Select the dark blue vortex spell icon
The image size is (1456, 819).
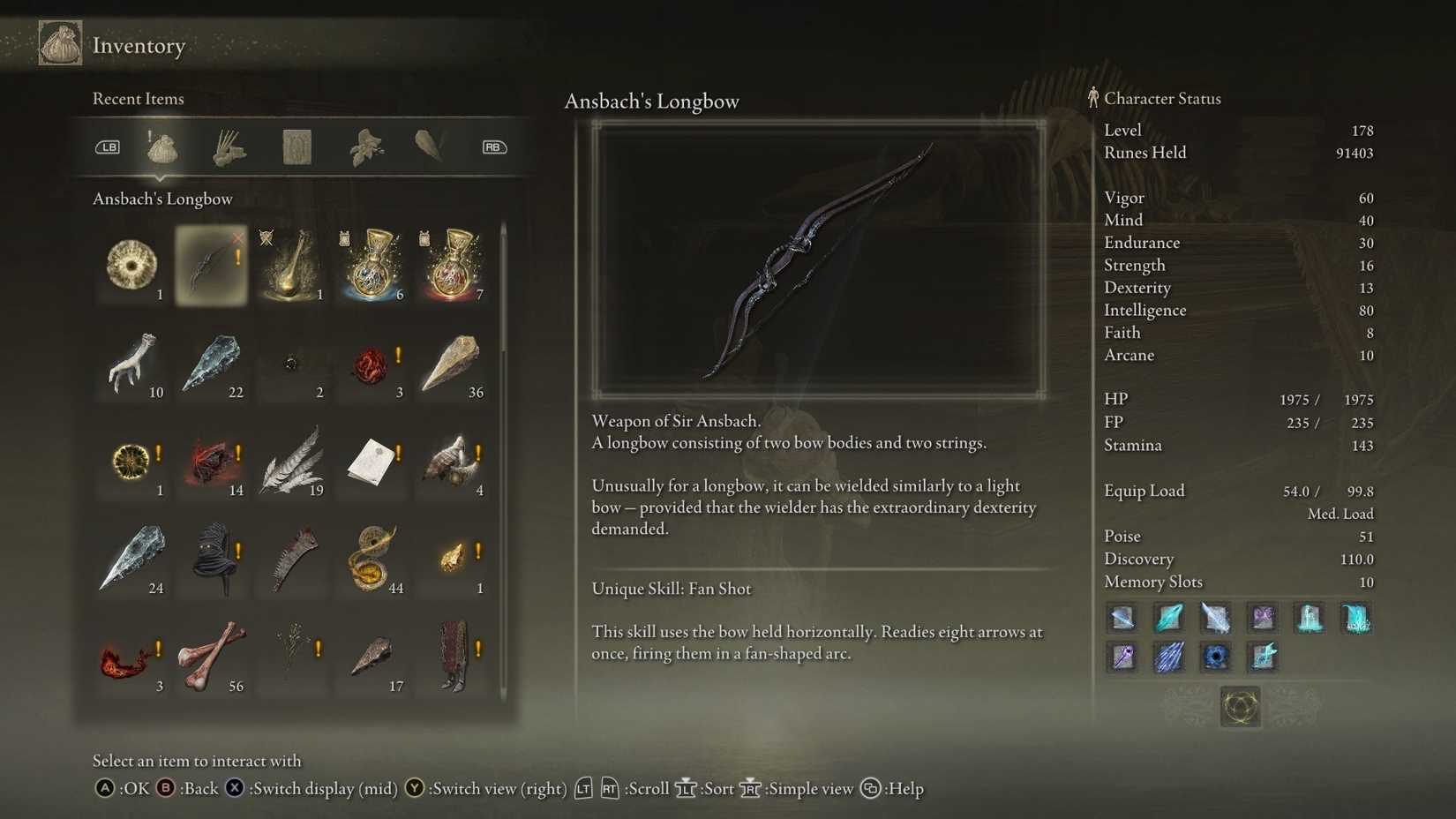tap(1216, 656)
